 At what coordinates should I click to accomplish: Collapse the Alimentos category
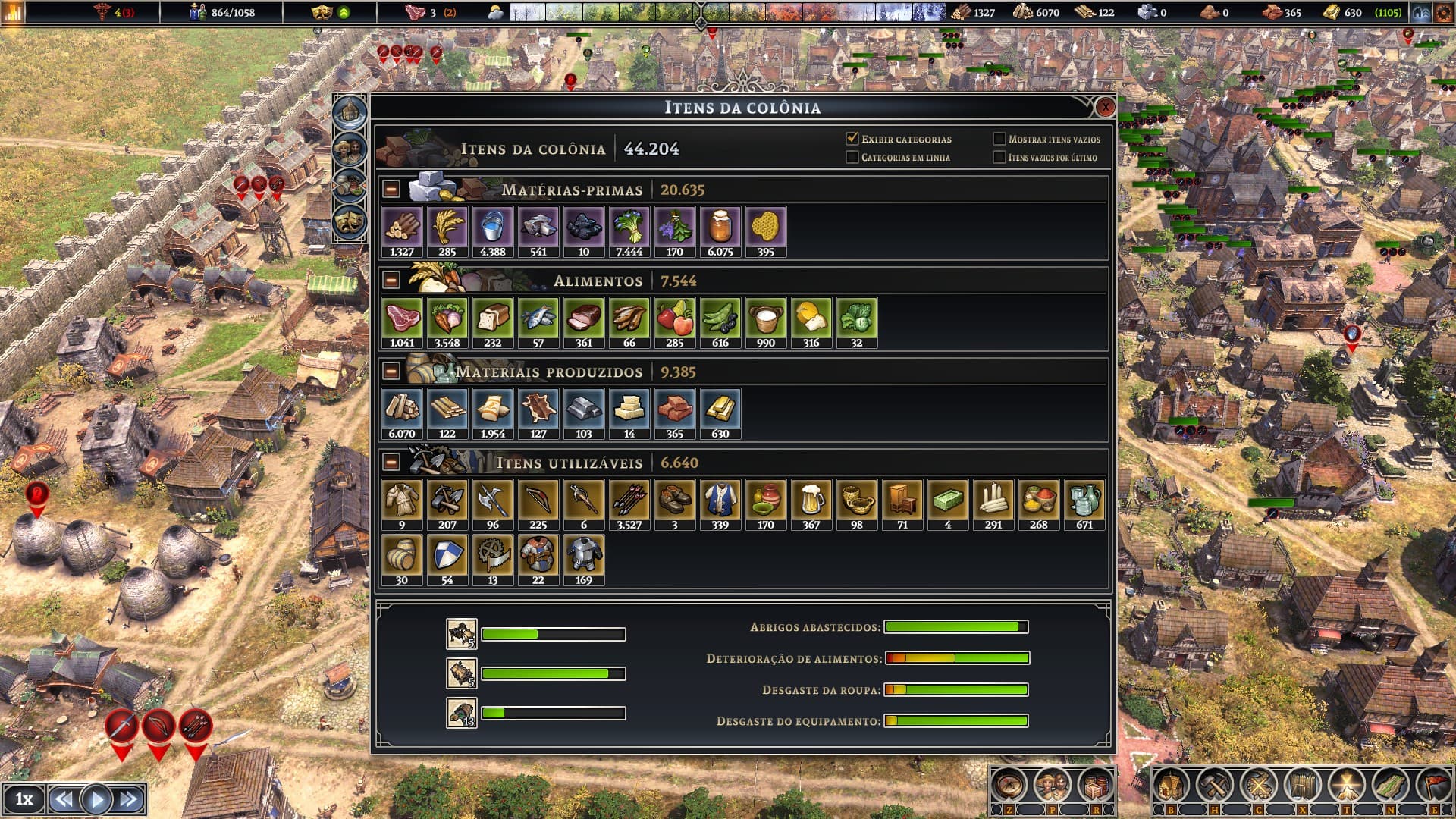(391, 280)
